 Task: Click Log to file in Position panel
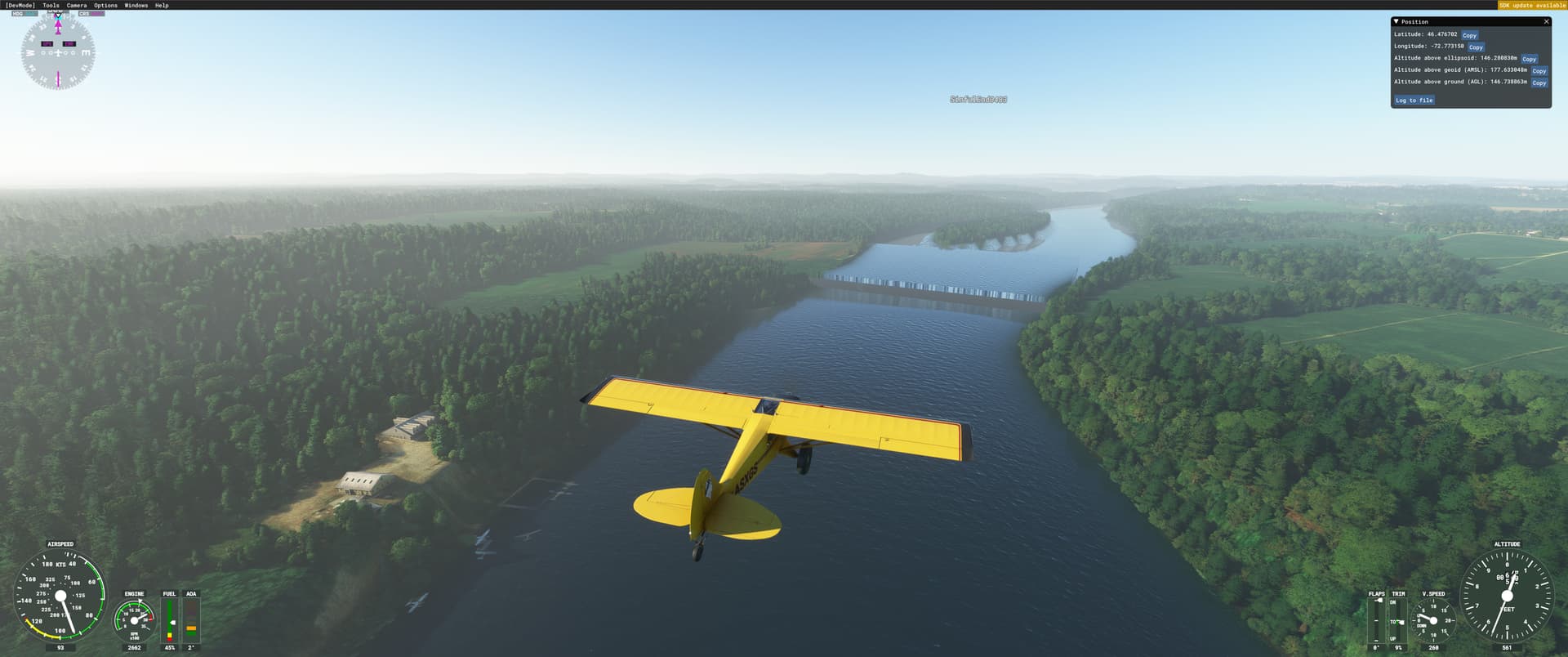1413,100
